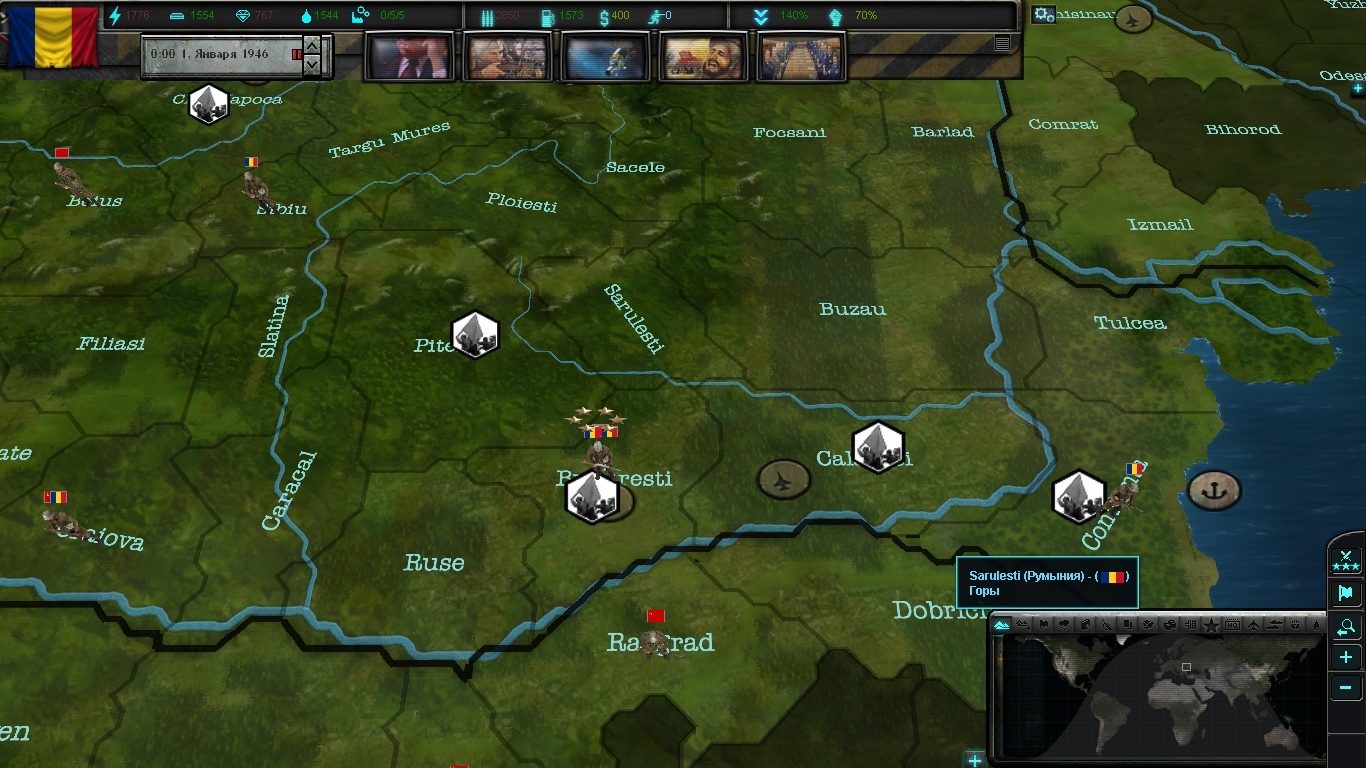Image resolution: width=1366 pixels, height=768 pixels.
Task: Toggle the red pause button beside the date
Action: [x=296, y=54]
